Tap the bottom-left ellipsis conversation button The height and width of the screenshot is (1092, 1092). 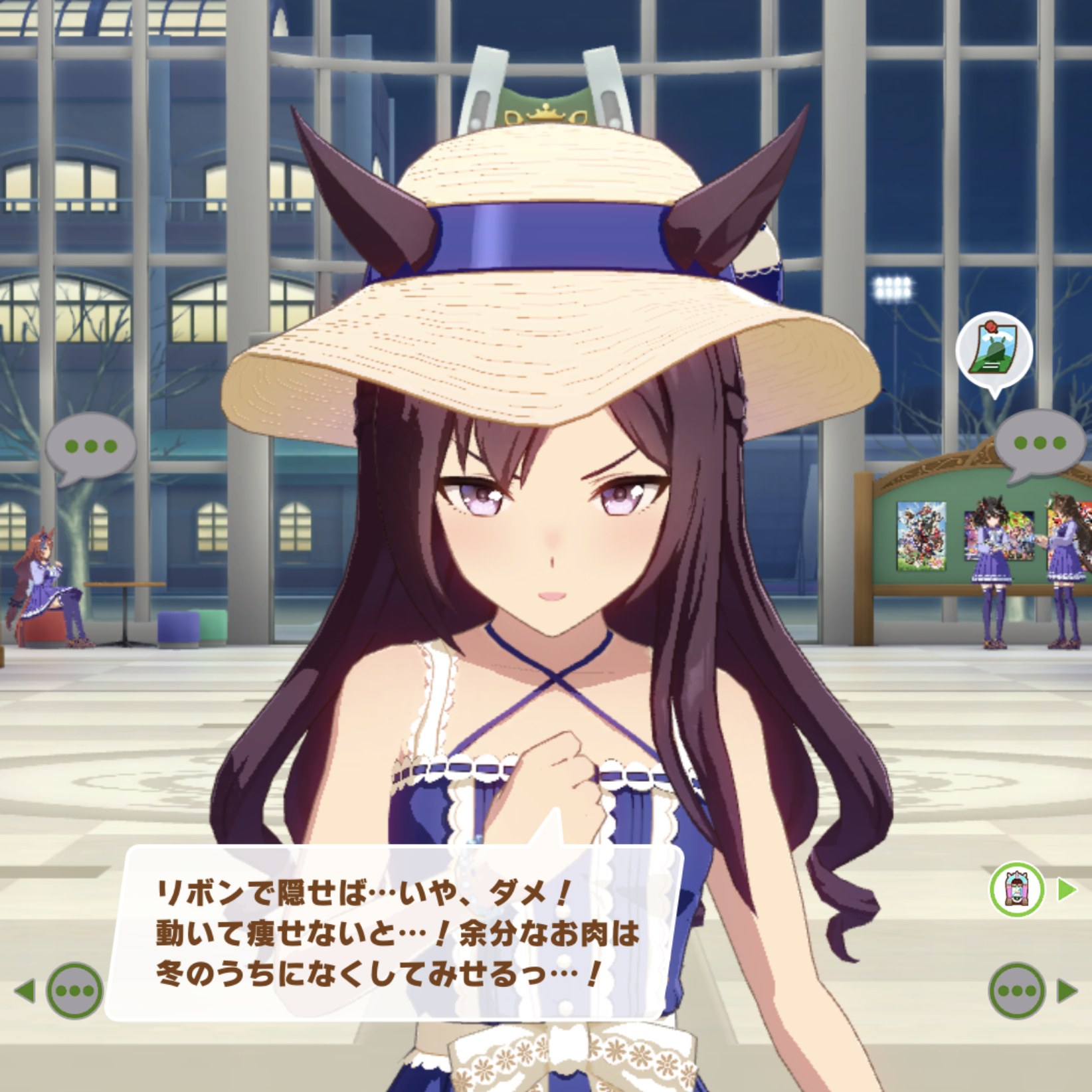pyautogui.click(x=74, y=990)
